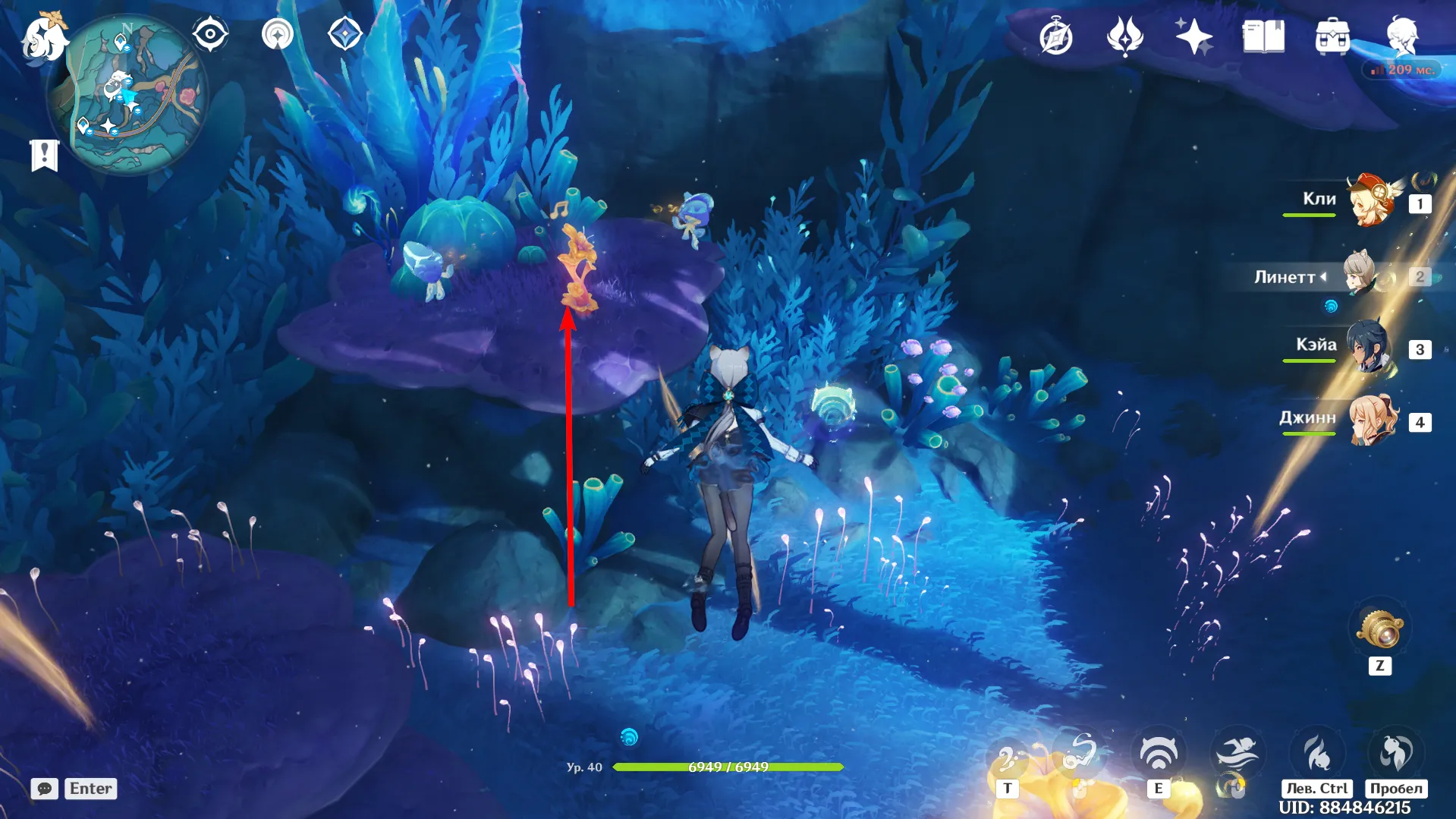Image resolution: width=1456 pixels, height=819 pixels.
Task: Open the circular minimap
Action: (127, 96)
